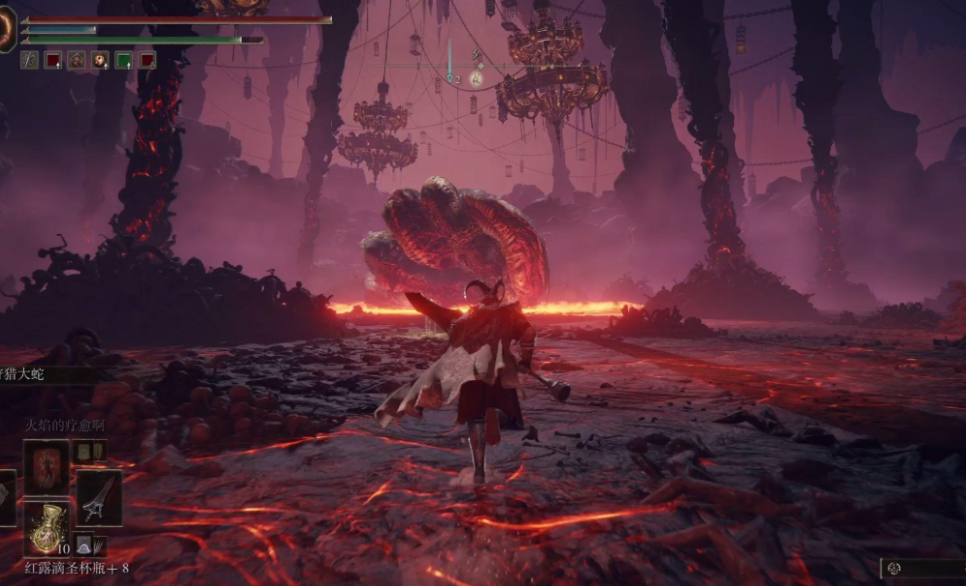Select the fire healing incantation slot
The width and height of the screenshot is (966, 586).
pyautogui.click(x=47, y=467)
